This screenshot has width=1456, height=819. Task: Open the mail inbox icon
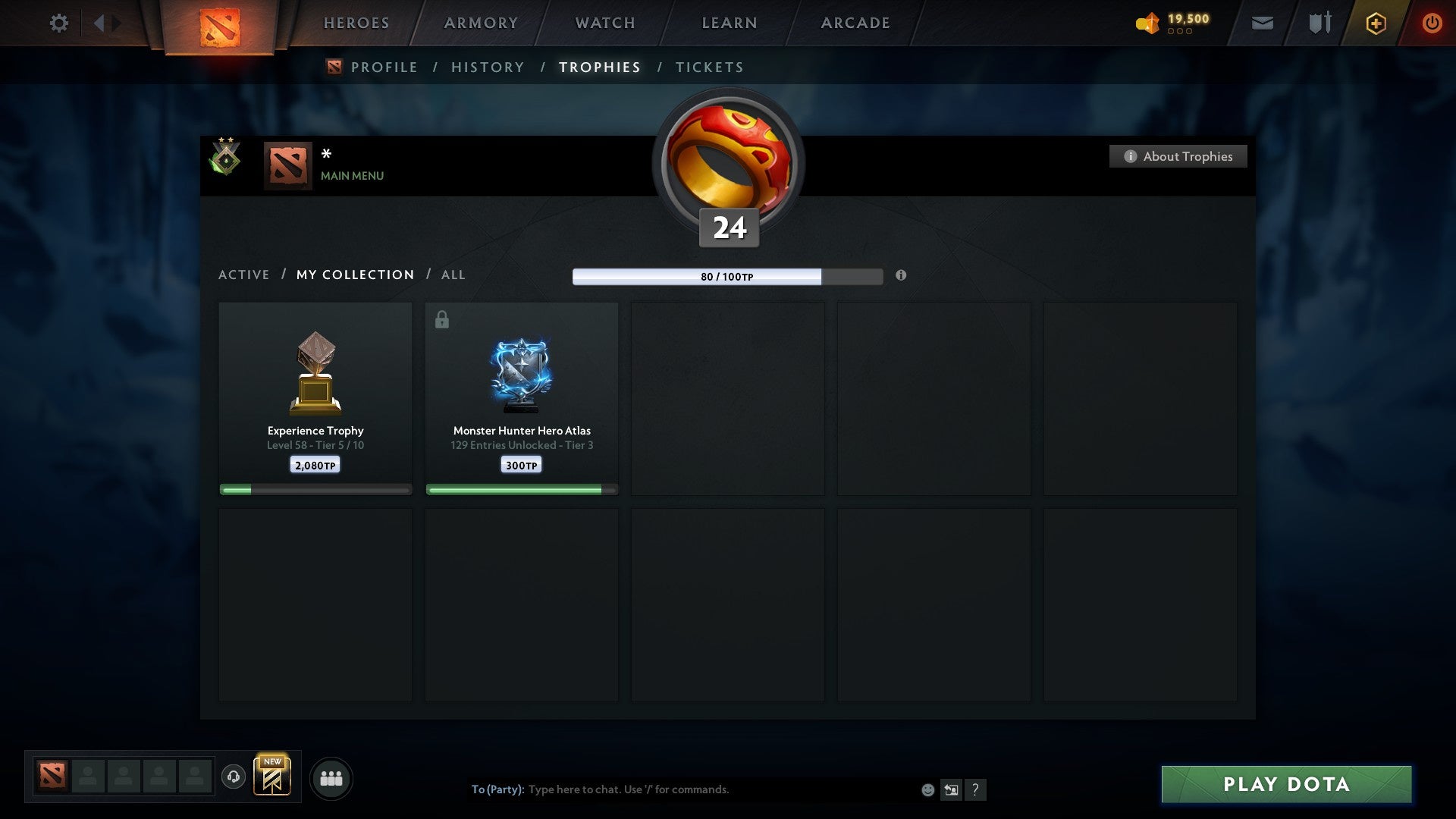point(1262,23)
